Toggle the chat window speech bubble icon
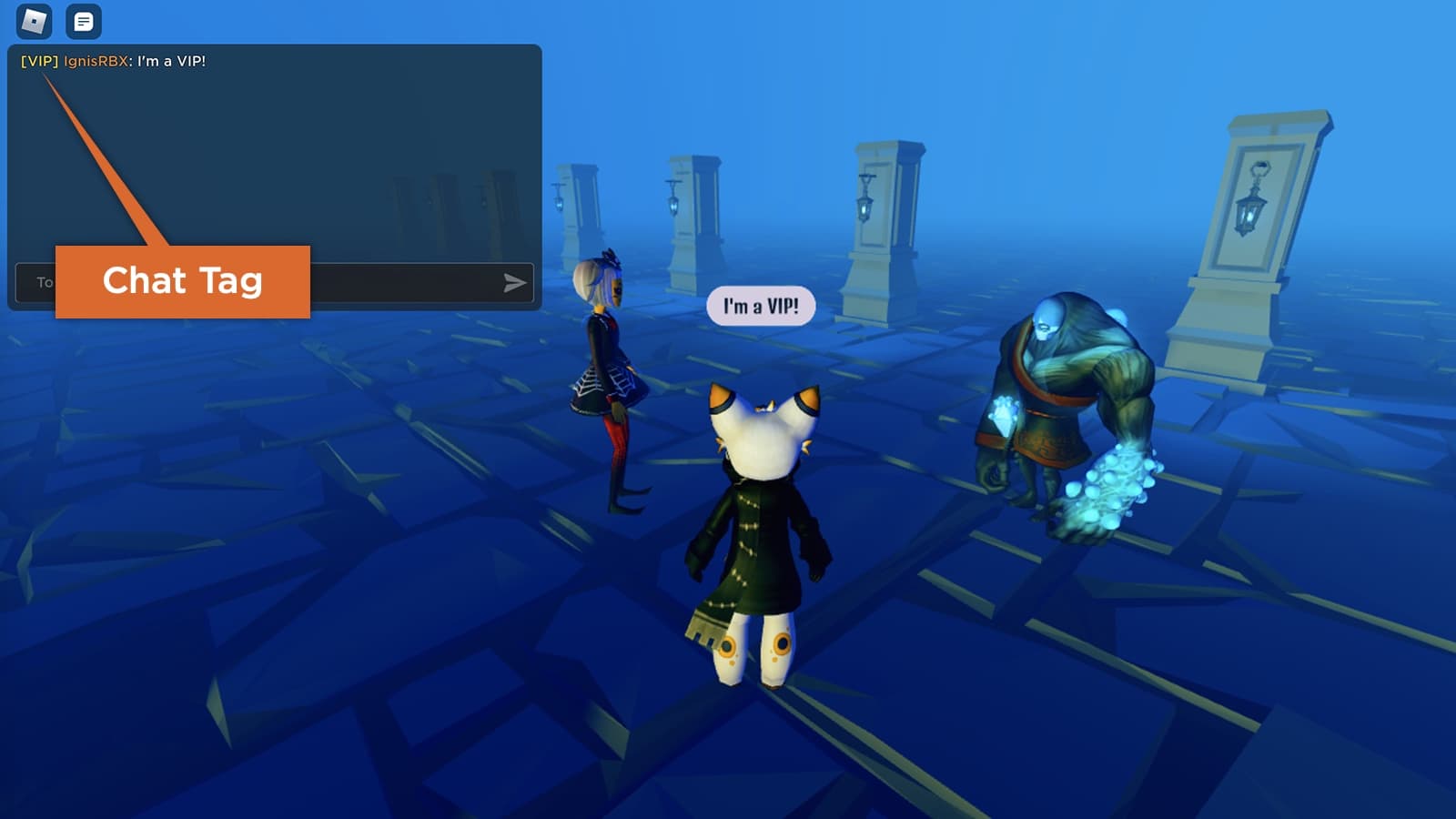Screen dimensions: 1456x819 coord(83,20)
